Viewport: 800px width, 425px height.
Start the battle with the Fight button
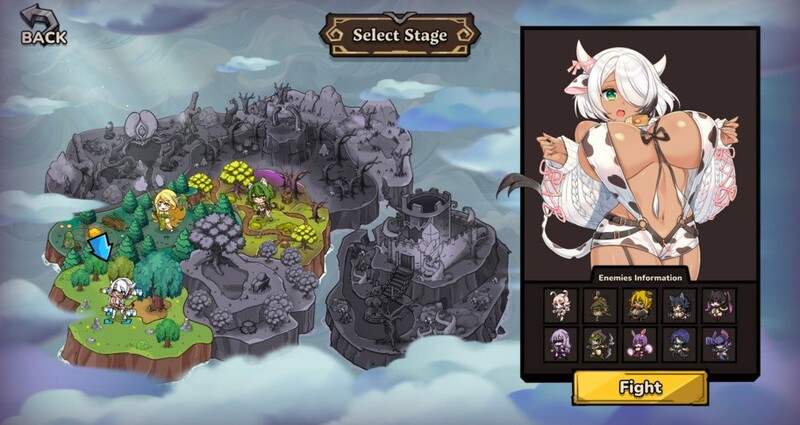640,387
